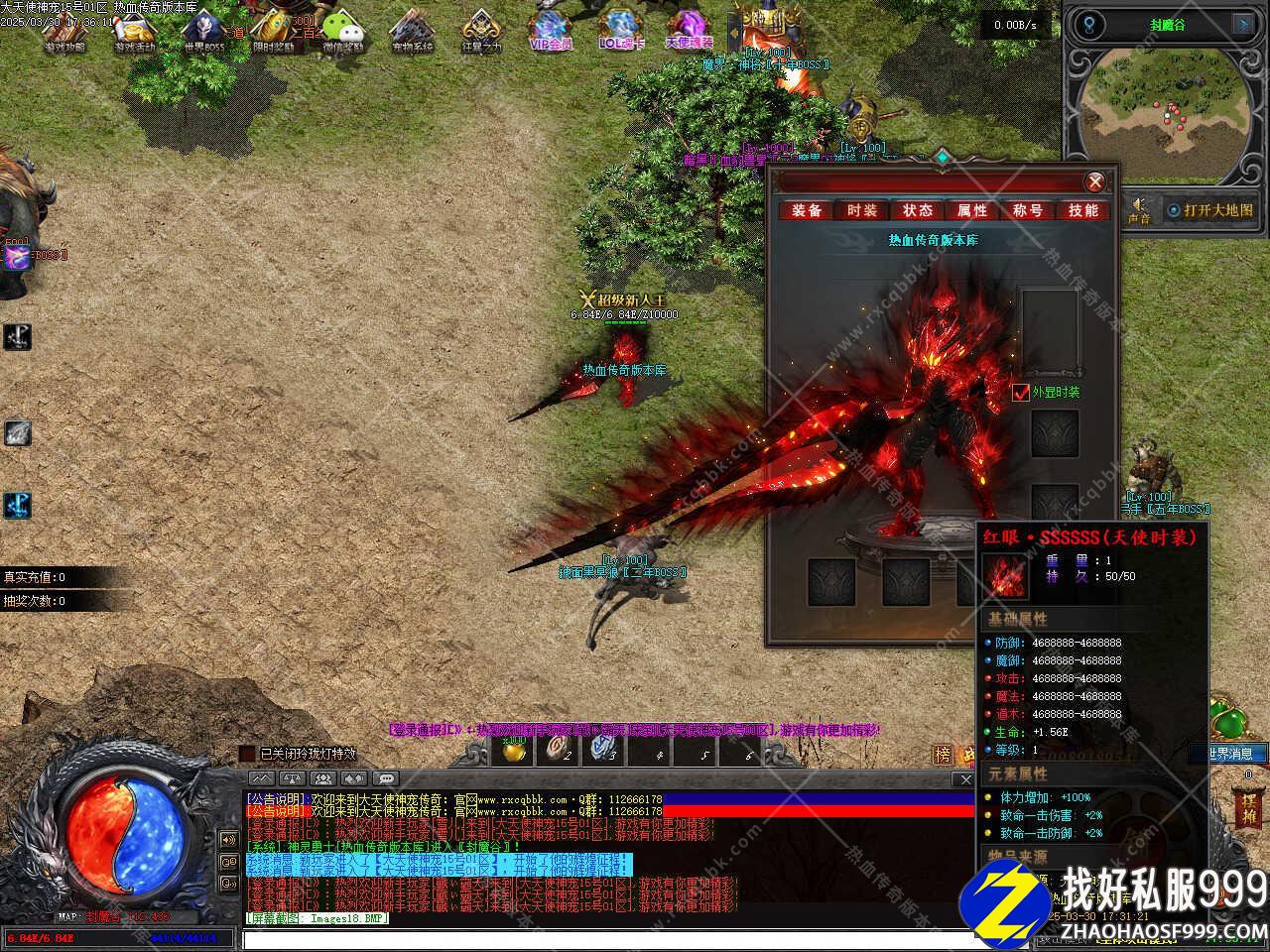Open the 世界BOSS menu icon
Viewport: 1270px width, 952px height.
click(x=203, y=30)
